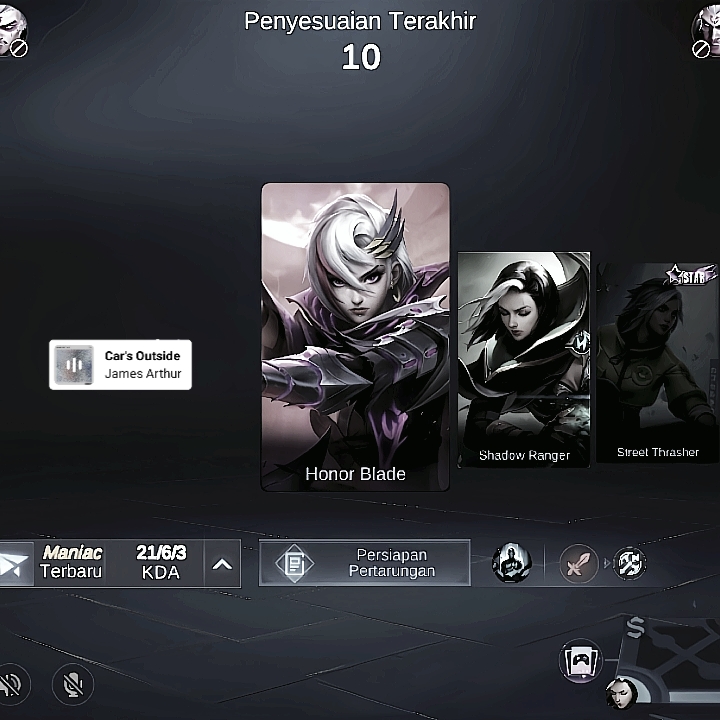720x720 pixels.
Task: Expand the stats panel with the up arrow
Action: (223, 564)
